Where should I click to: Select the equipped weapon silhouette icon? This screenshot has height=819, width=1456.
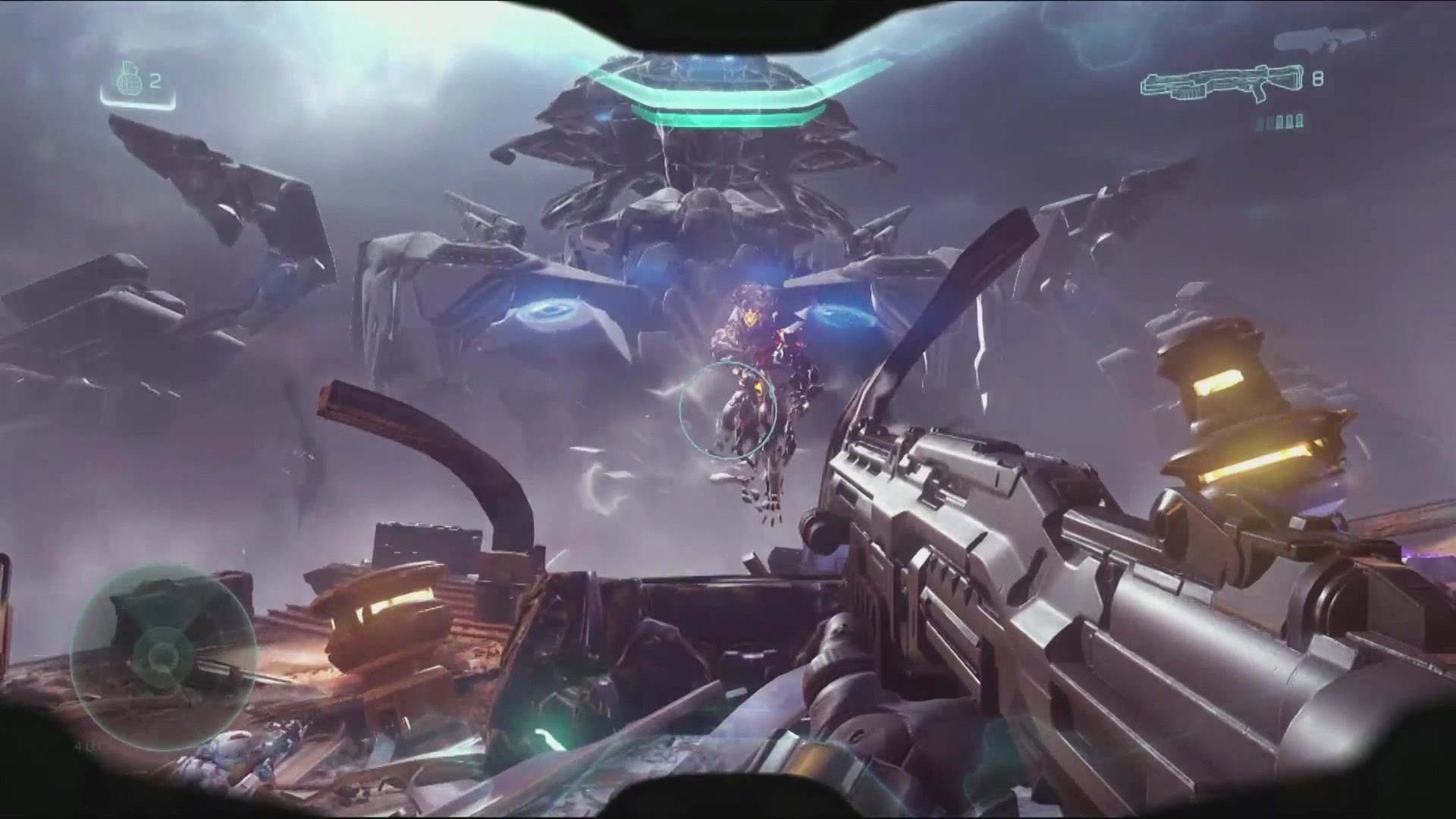point(1219,82)
